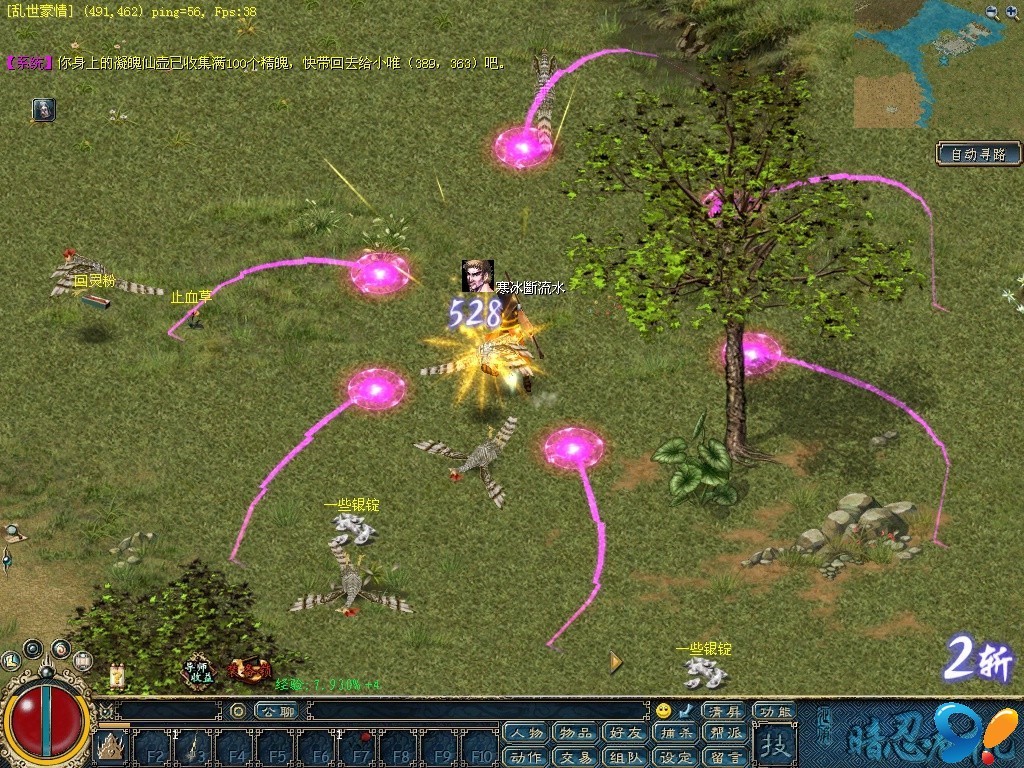The height and width of the screenshot is (768, 1024).
Task: Open the 动作 actions menu
Action: [x=525, y=757]
